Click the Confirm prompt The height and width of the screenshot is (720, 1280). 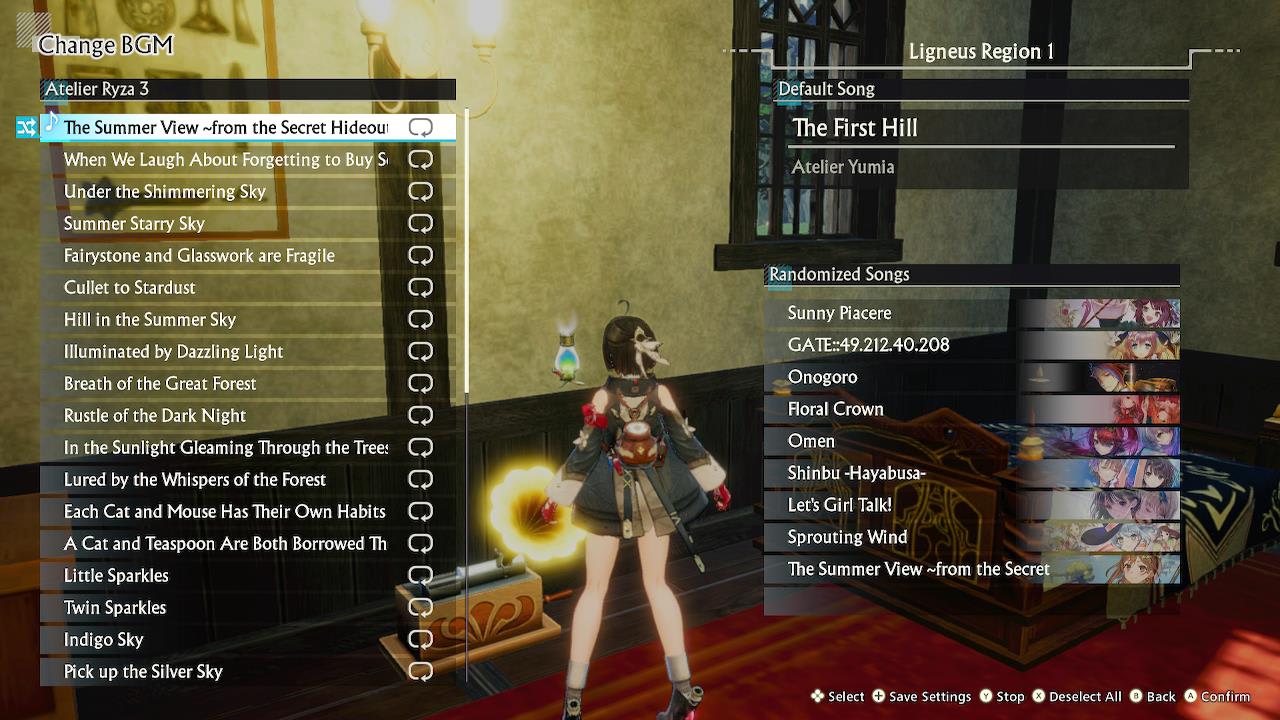tap(1222, 696)
